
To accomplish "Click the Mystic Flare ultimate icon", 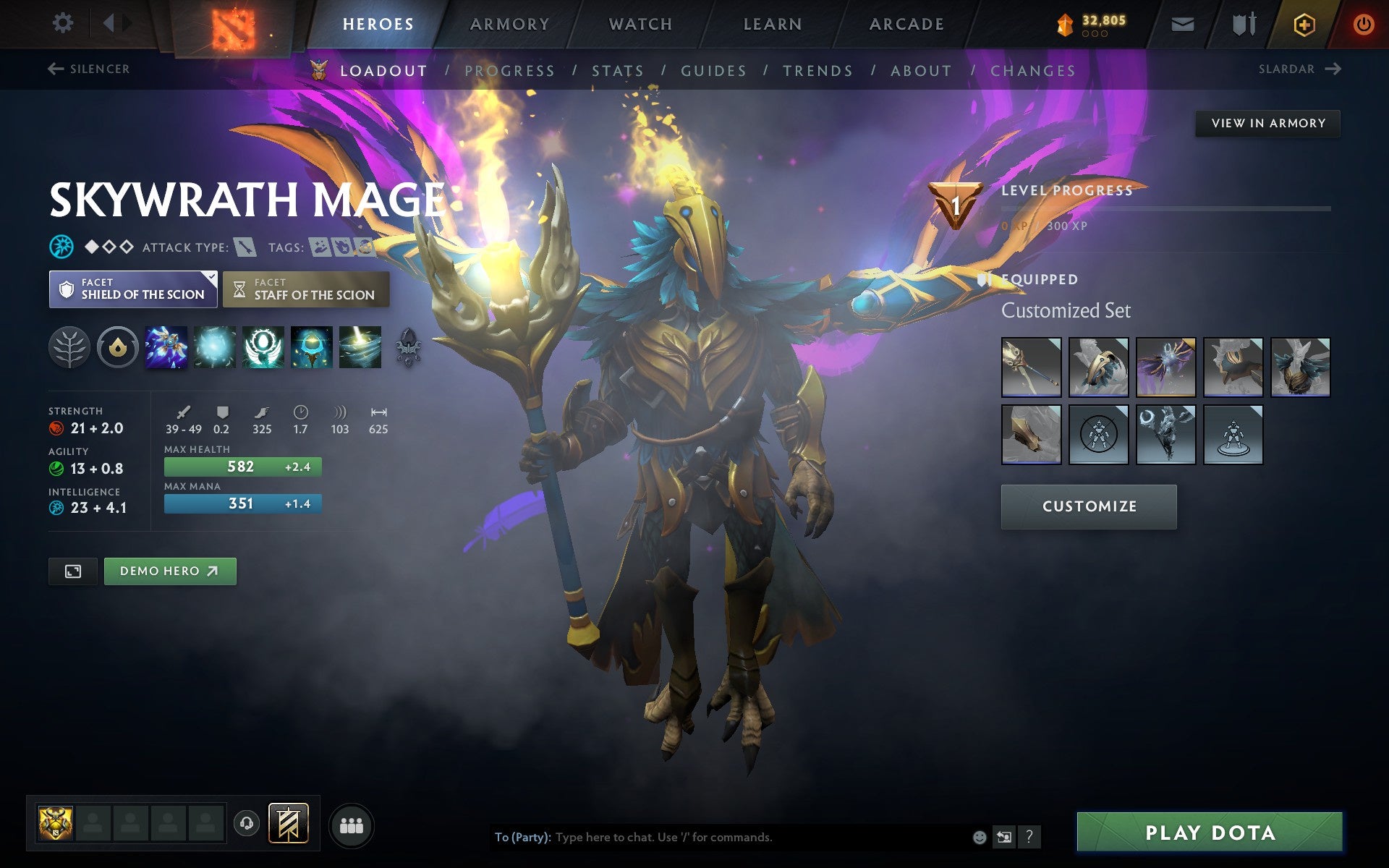I will coord(360,347).
